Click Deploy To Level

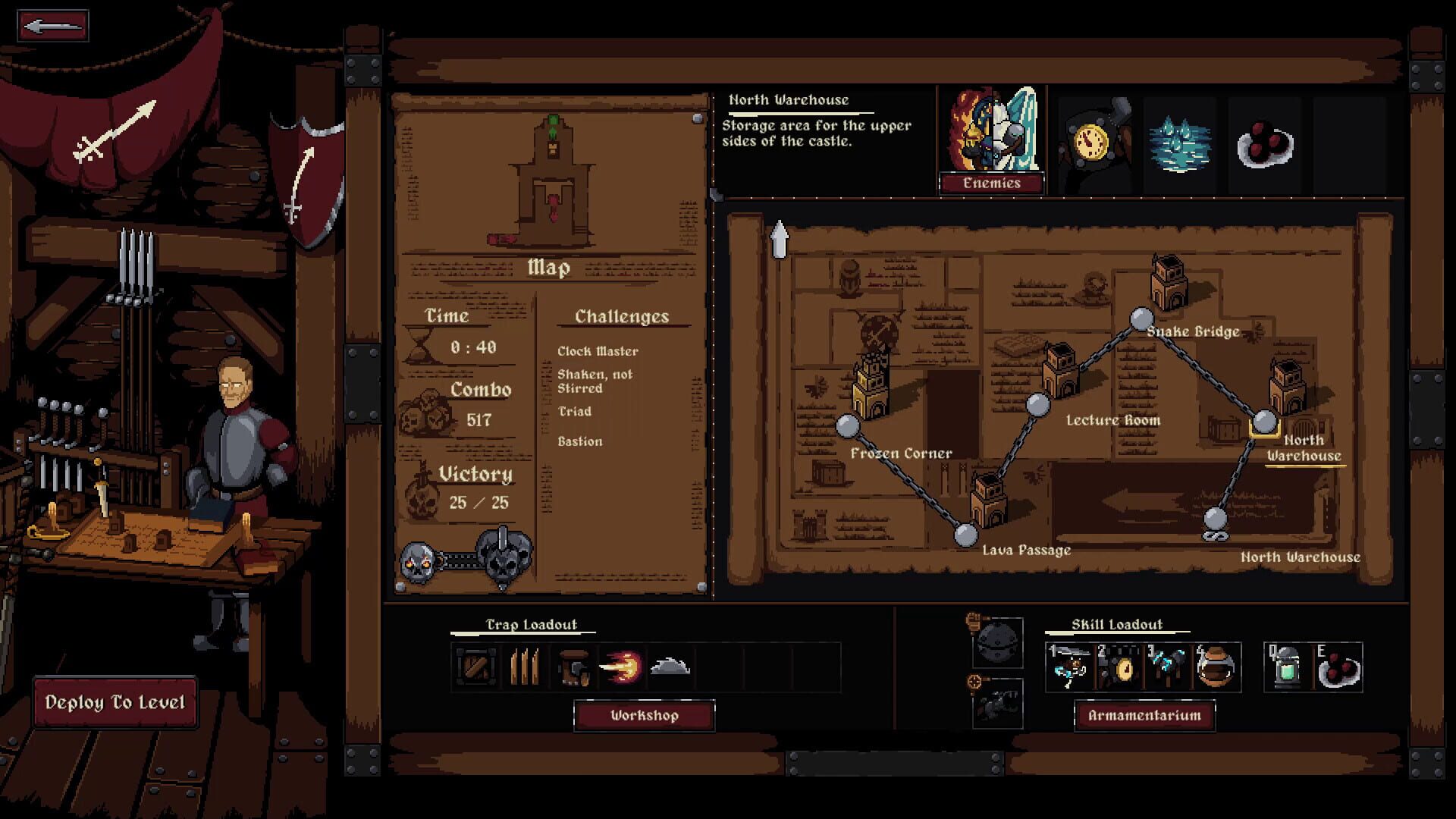tap(115, 701)
